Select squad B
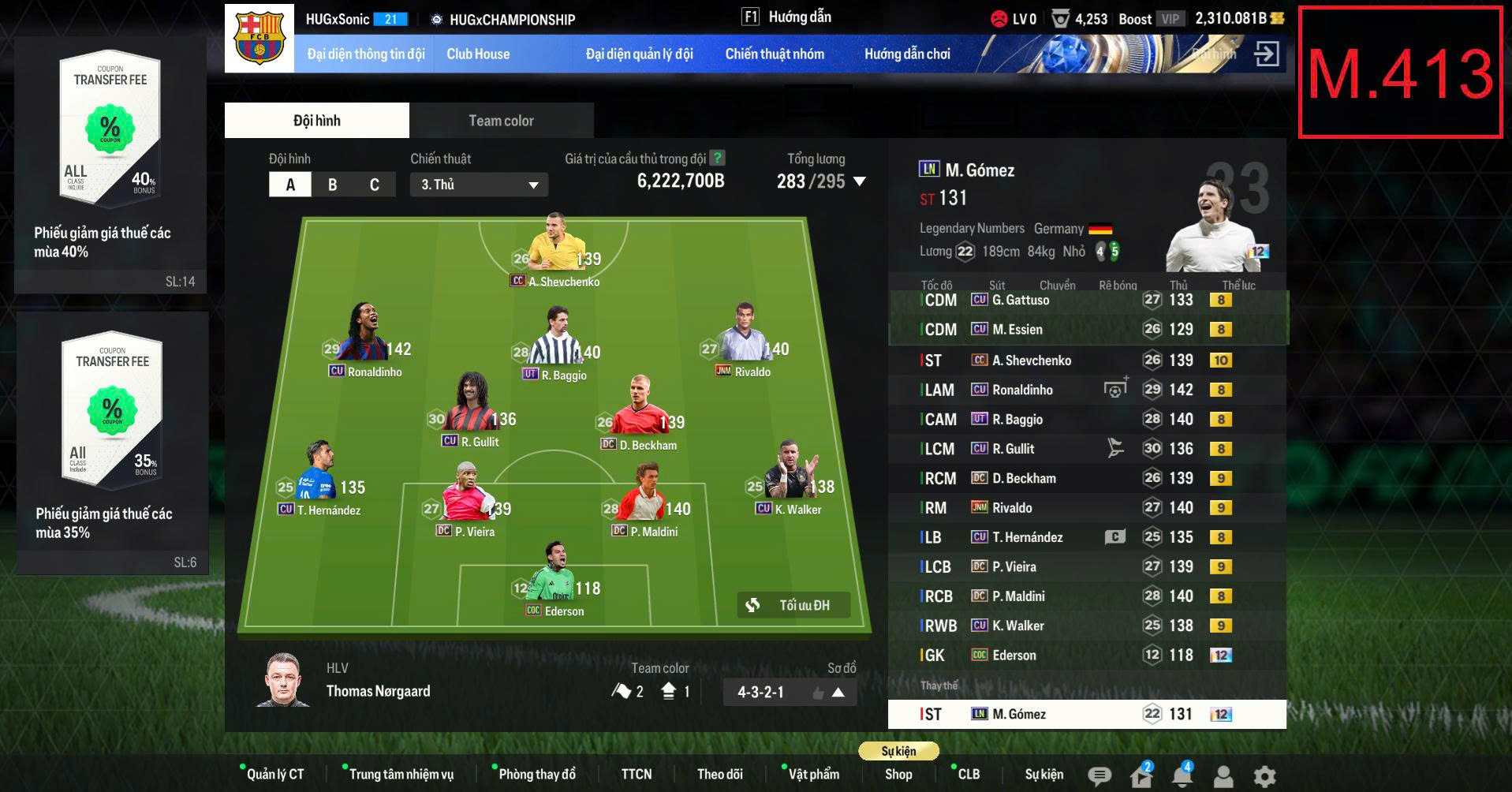The width and height of the screenshot is (1512, 792). [x=332, y=184]
